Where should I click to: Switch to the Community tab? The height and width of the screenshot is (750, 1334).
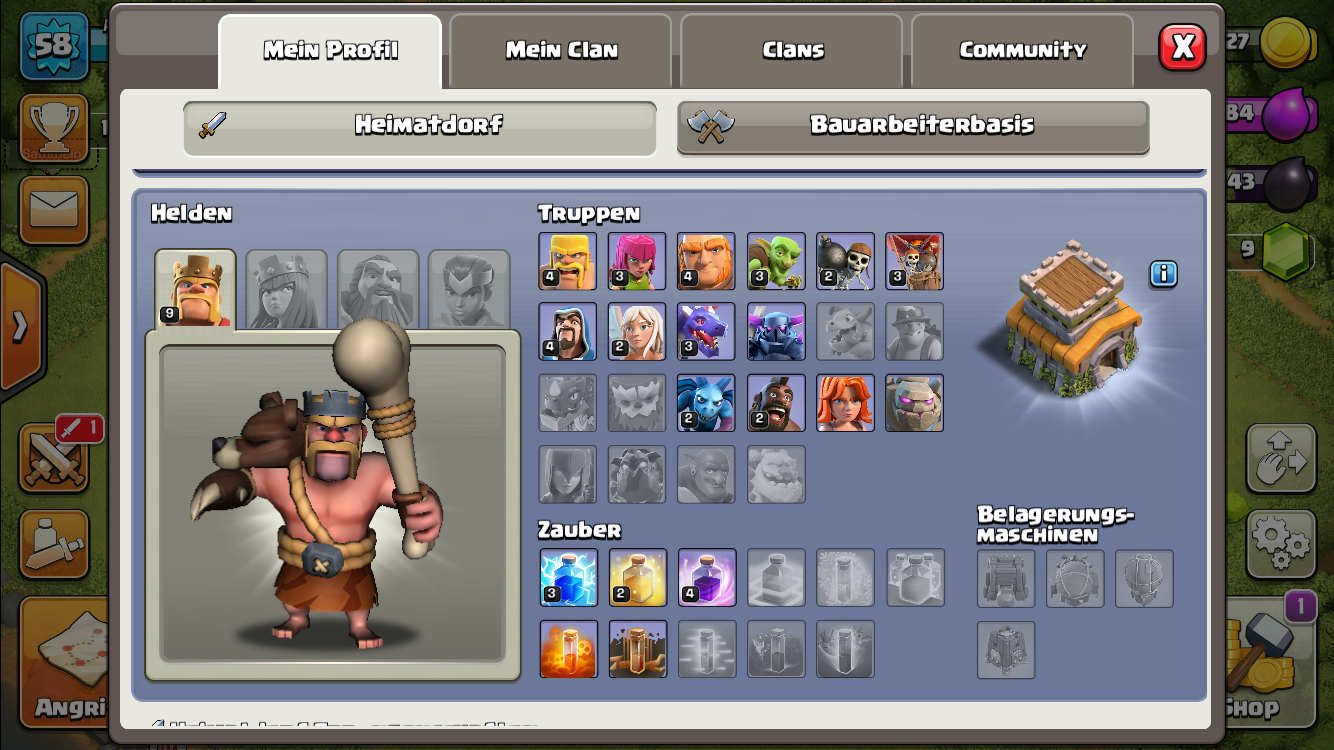pos(1022,50)
